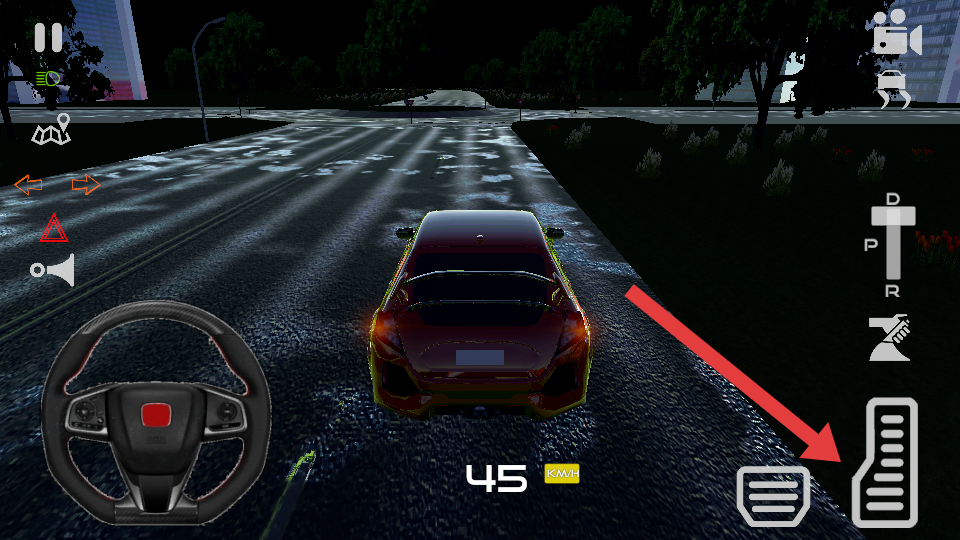Activate the left turn signal arrow
The width and height of the screenshot is (960, 540).
click(x=28, y=185)
